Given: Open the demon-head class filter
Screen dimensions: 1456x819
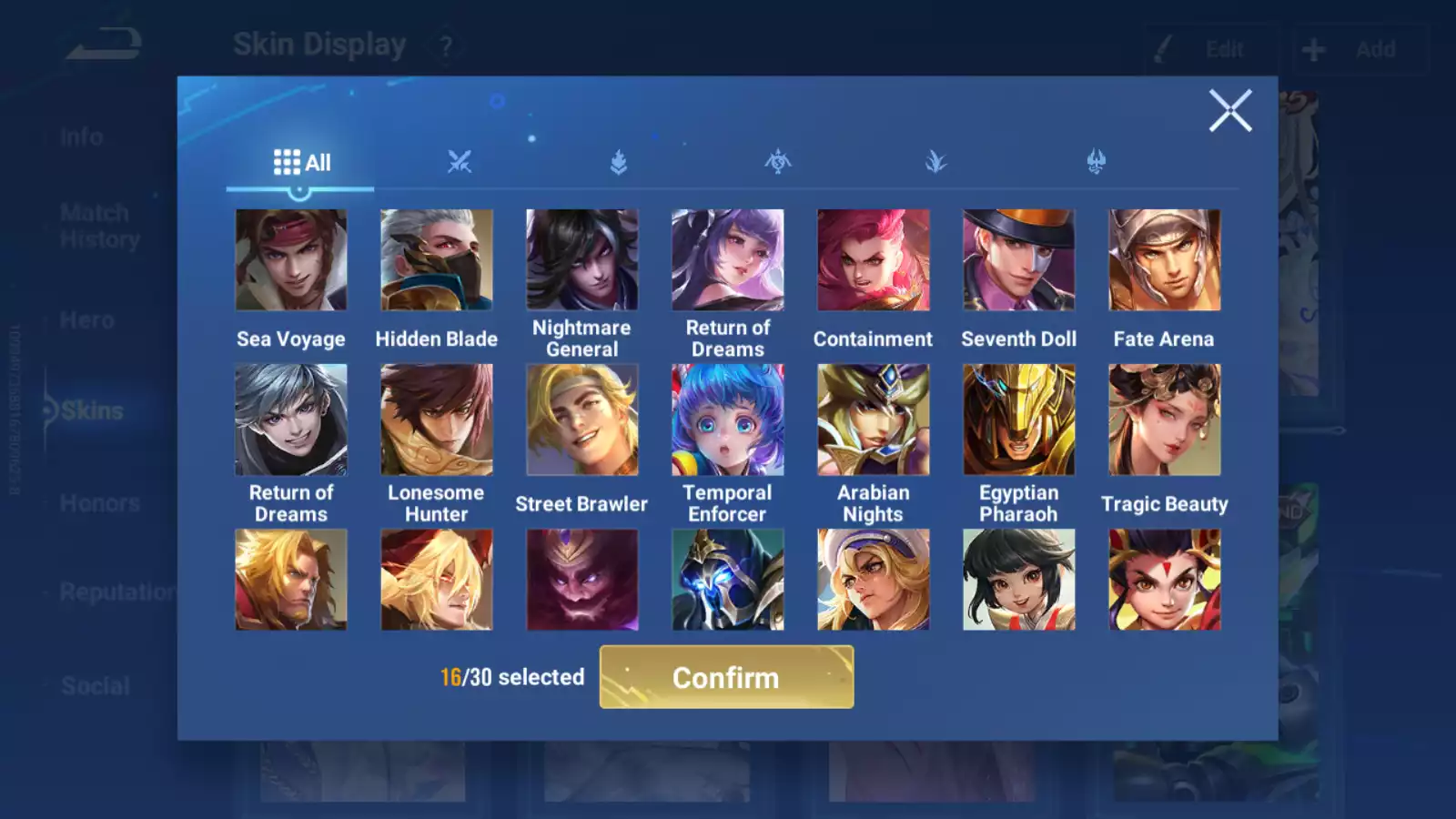Looking at the screenshot, I should tap(1098, 159).
